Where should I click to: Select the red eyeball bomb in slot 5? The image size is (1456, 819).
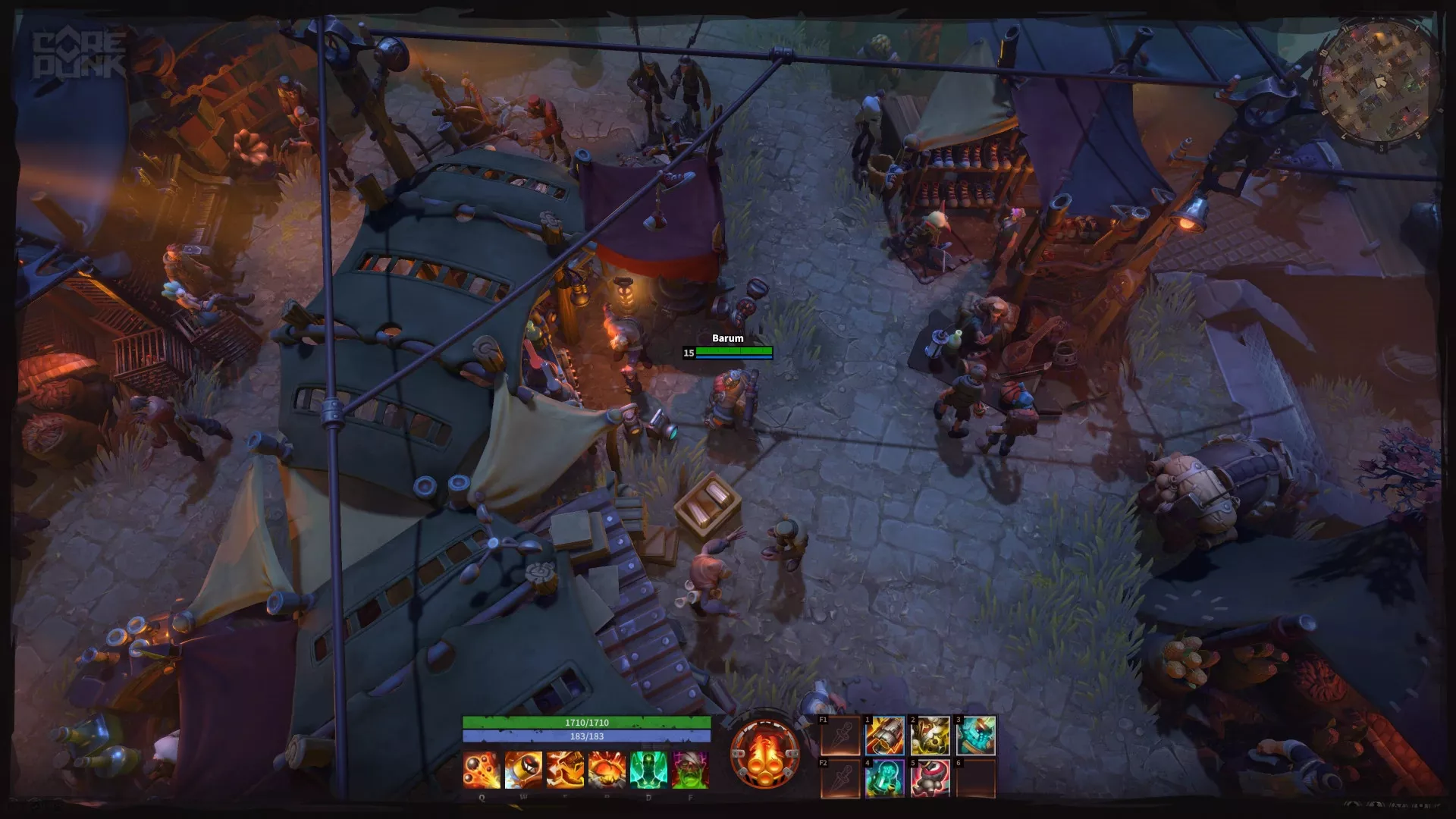(x=930, y=778)
